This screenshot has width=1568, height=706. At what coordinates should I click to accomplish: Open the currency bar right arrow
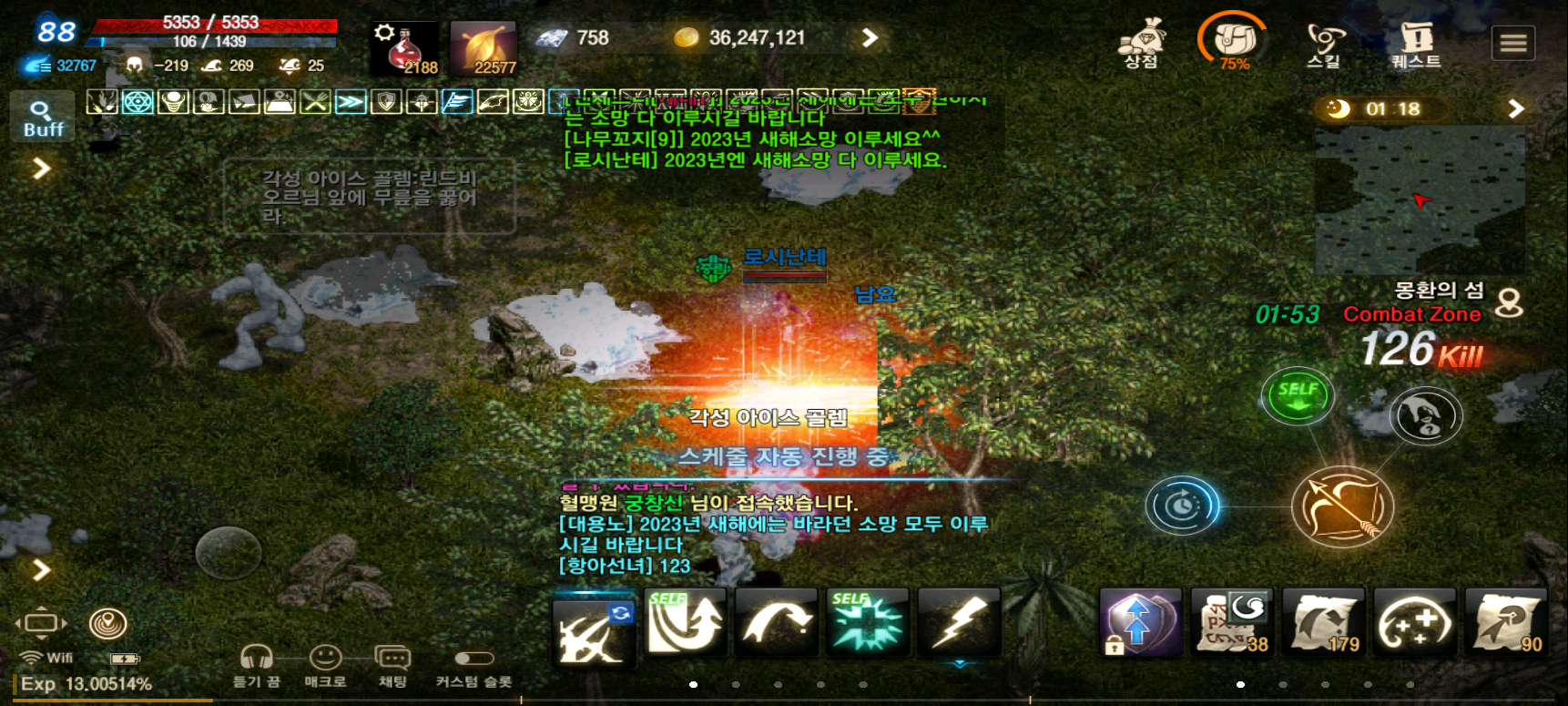click(x=870, y=37)
